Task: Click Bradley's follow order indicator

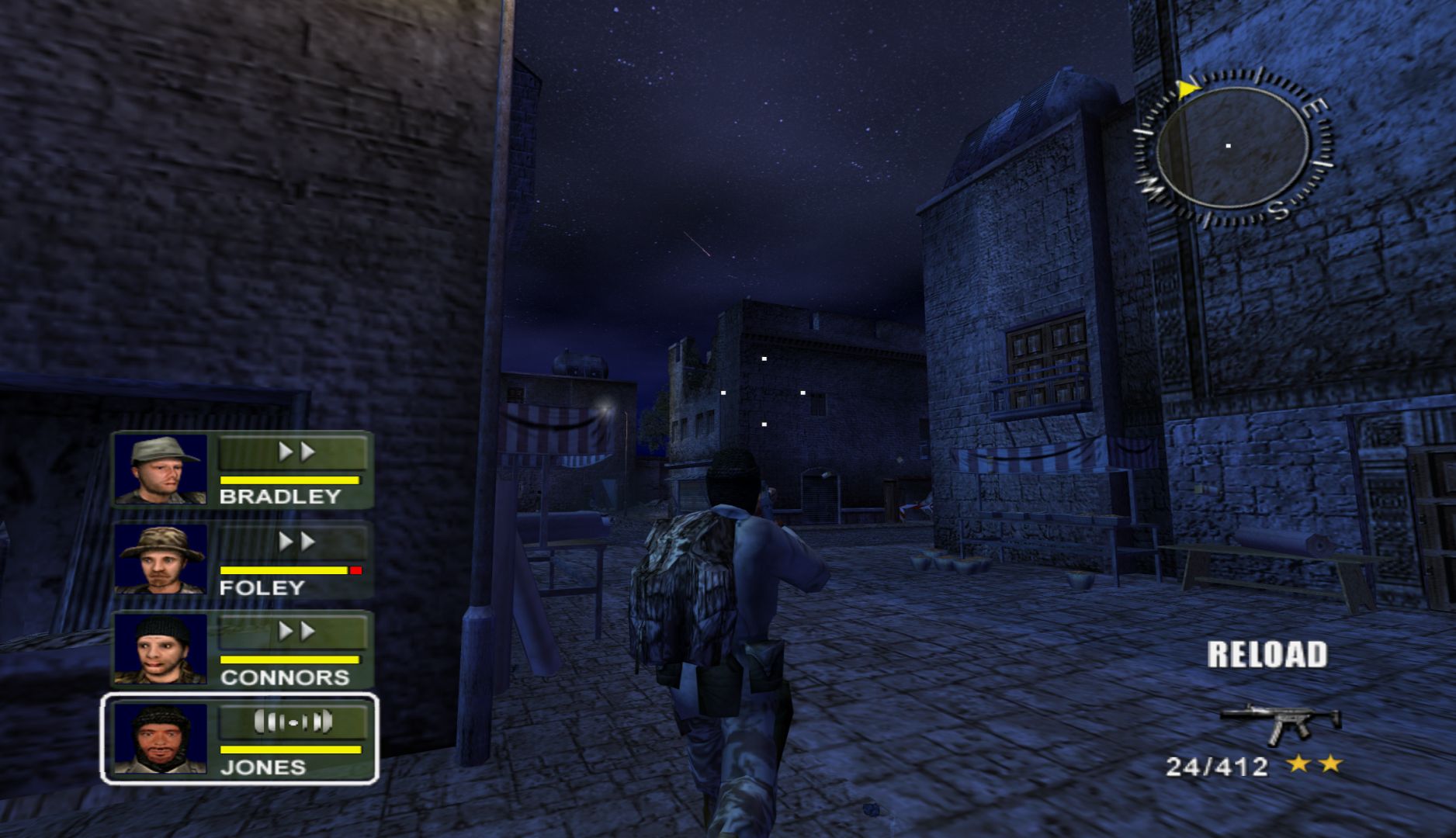Action: coord(293,452)
